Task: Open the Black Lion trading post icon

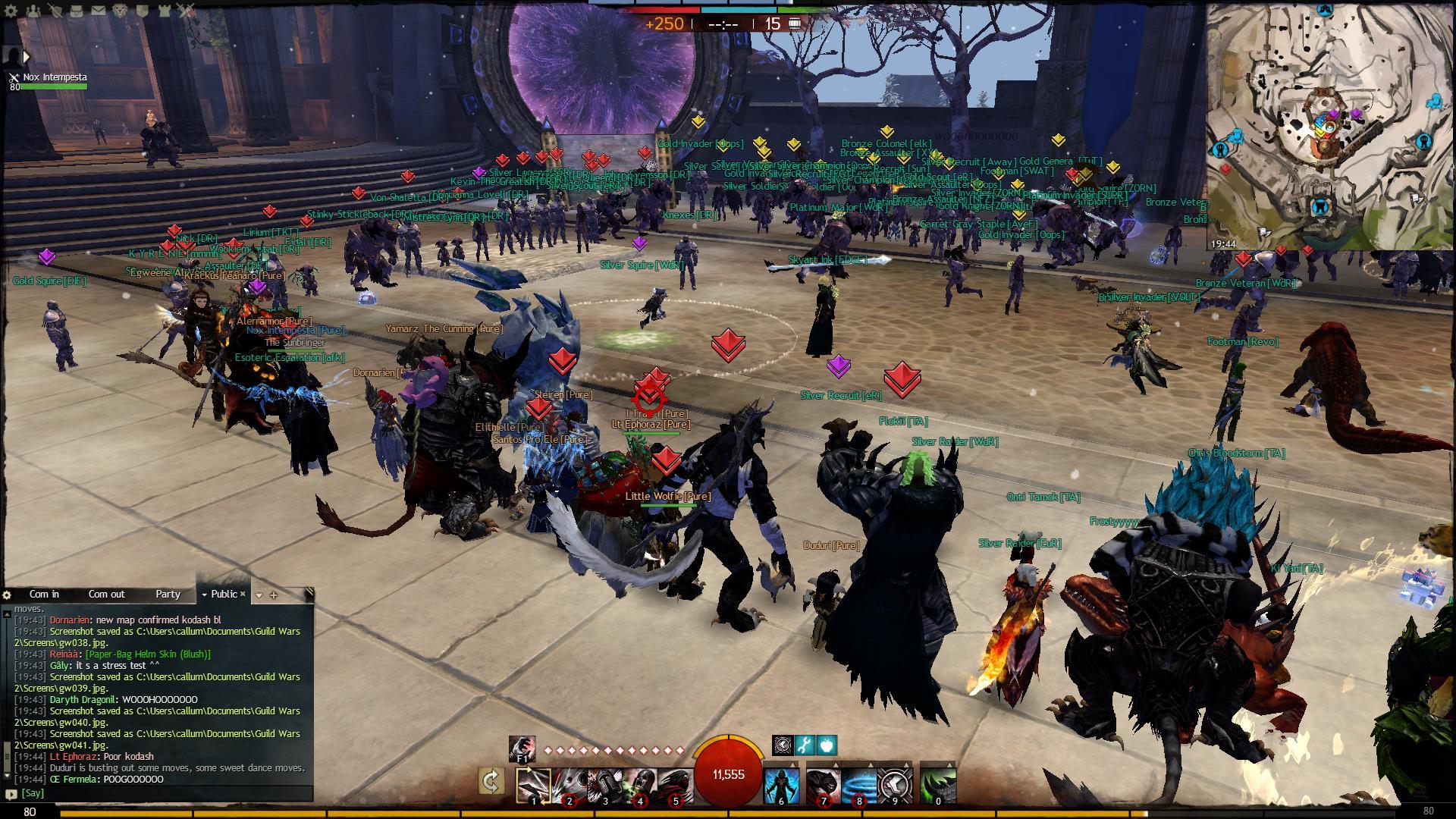Action: point(121,10)
